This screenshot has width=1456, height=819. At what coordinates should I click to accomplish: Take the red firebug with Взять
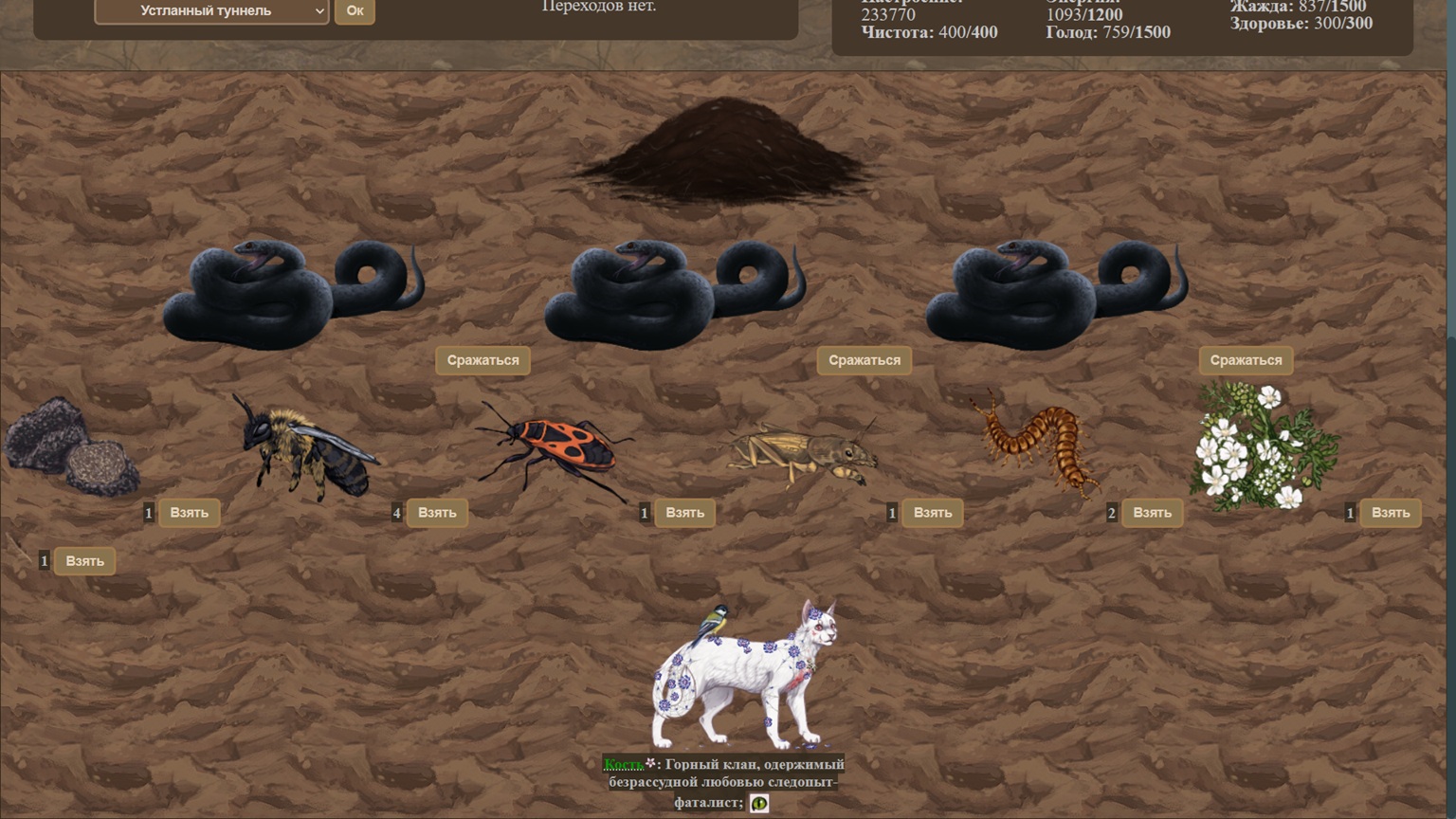684,513
